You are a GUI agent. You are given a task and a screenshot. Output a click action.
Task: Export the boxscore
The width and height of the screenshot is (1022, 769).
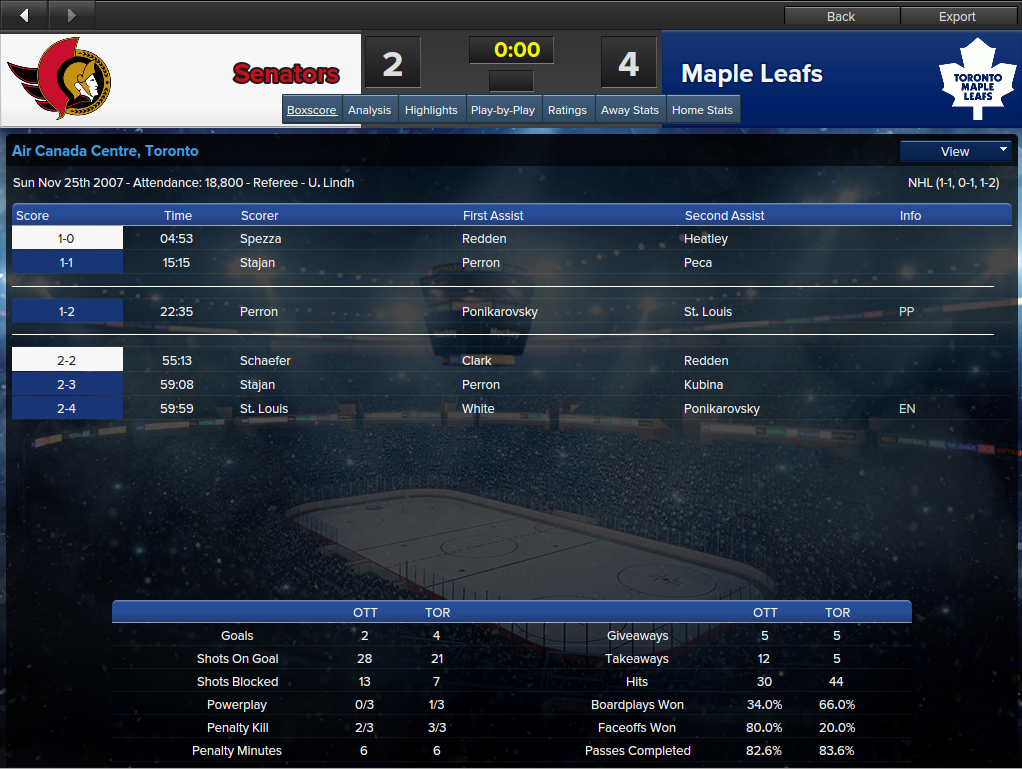[957, 16]
